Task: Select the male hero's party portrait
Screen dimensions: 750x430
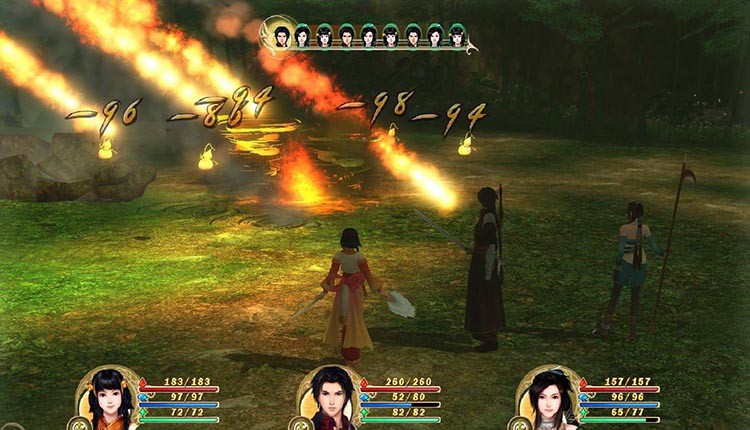Action: point(330,400)
